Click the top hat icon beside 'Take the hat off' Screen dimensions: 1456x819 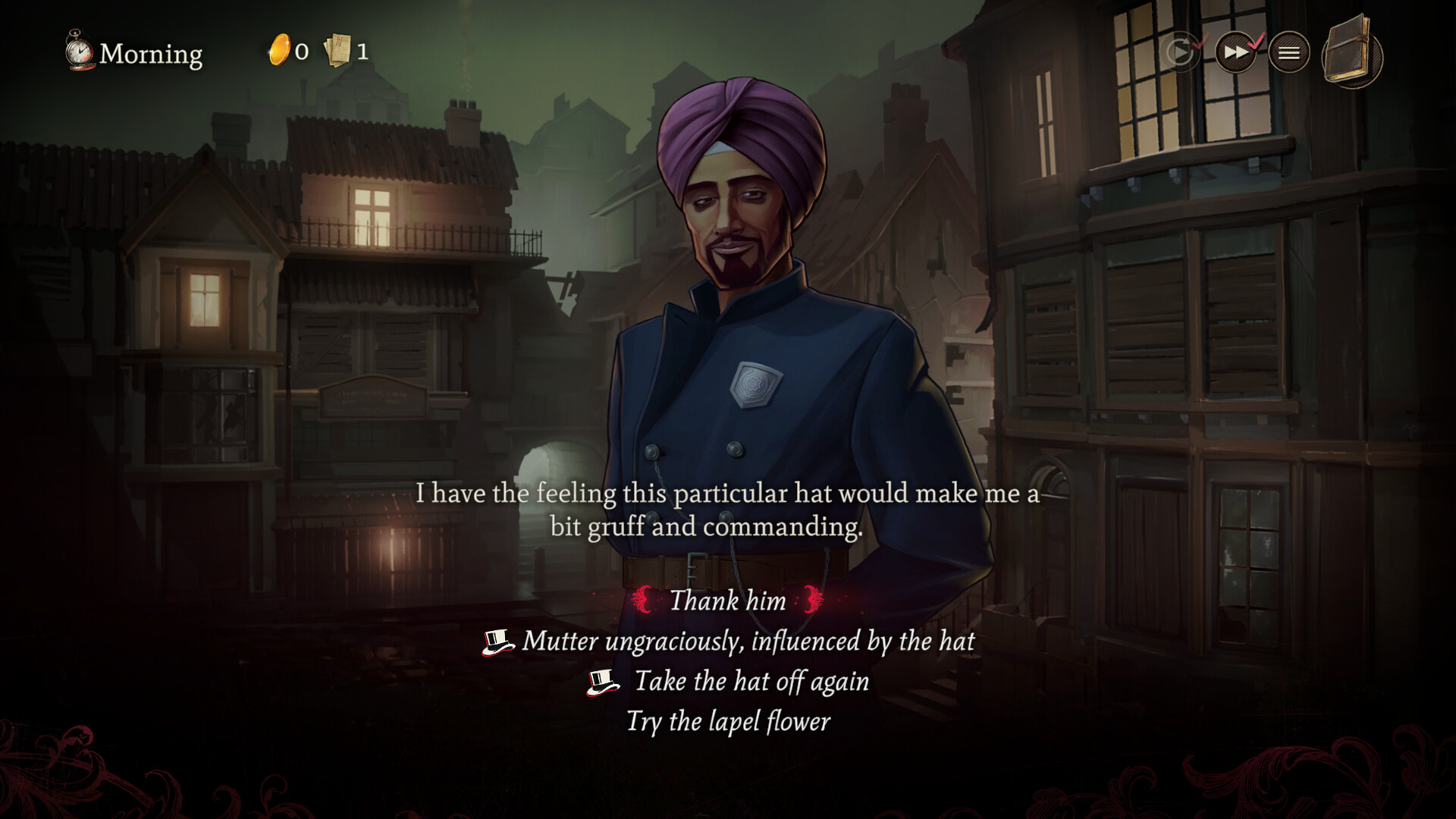point(603,681)
